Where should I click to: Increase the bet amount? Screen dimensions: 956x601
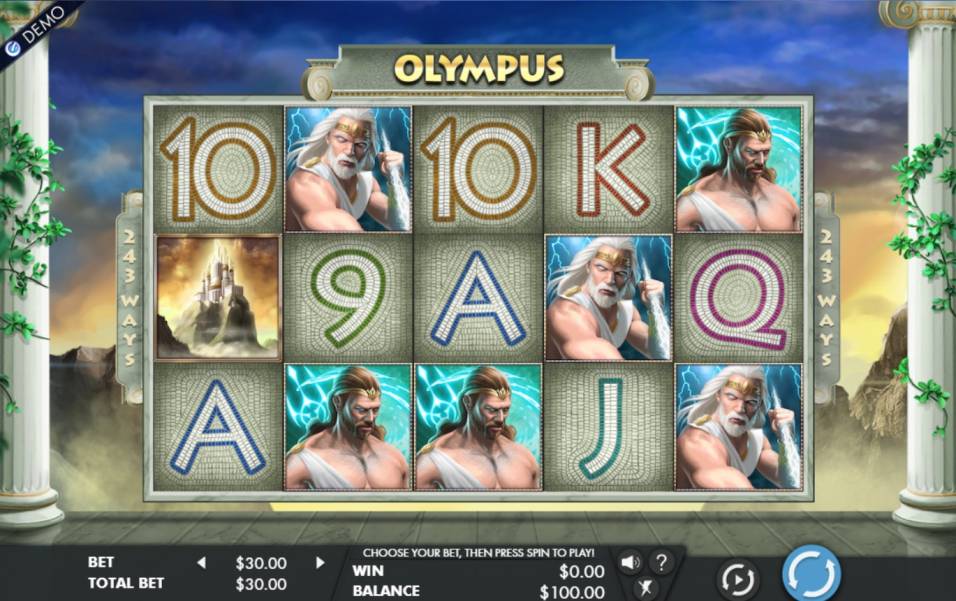[x=320, y=563]
